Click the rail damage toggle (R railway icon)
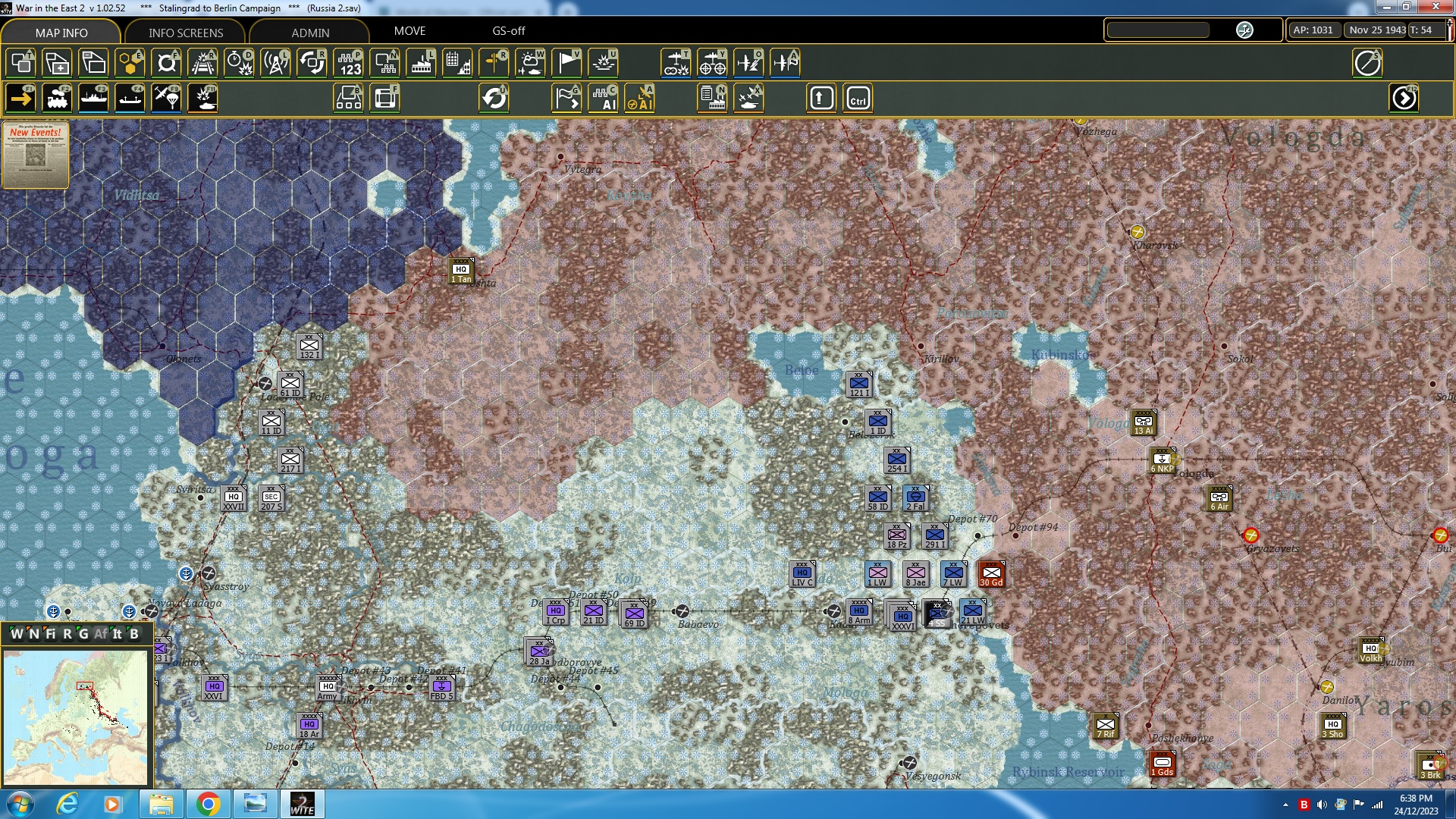The height and width of the screenshot is (819, 1456). coord(202,63)
